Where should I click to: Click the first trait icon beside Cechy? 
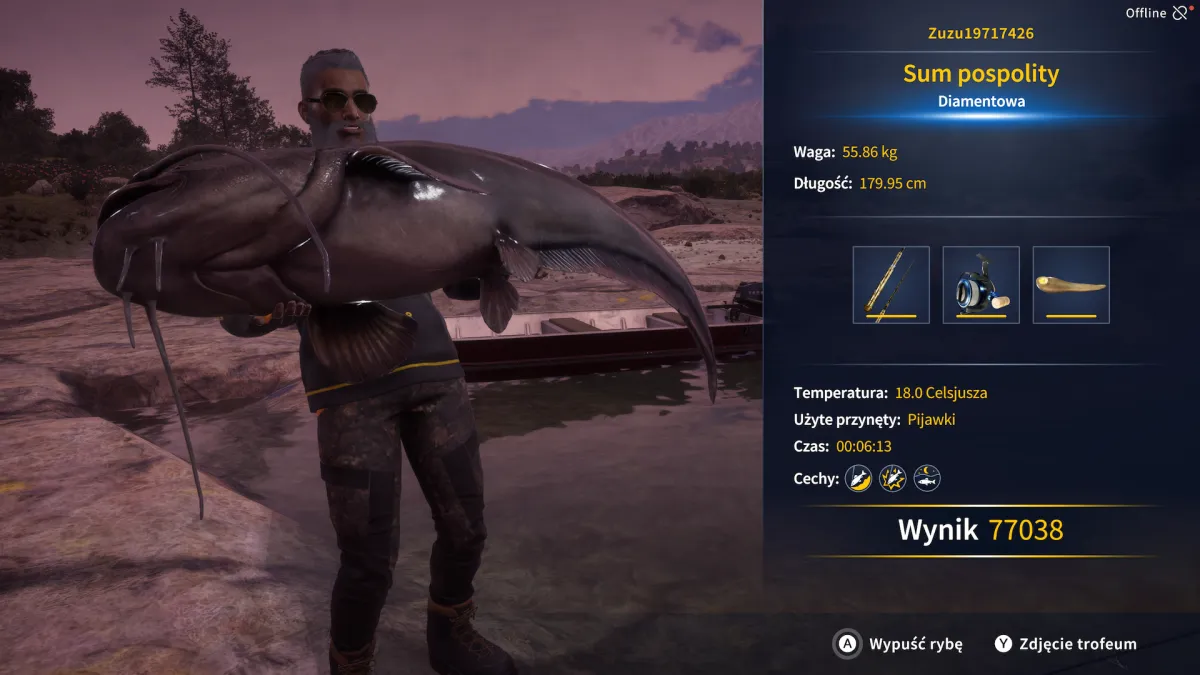pos(858,478)
